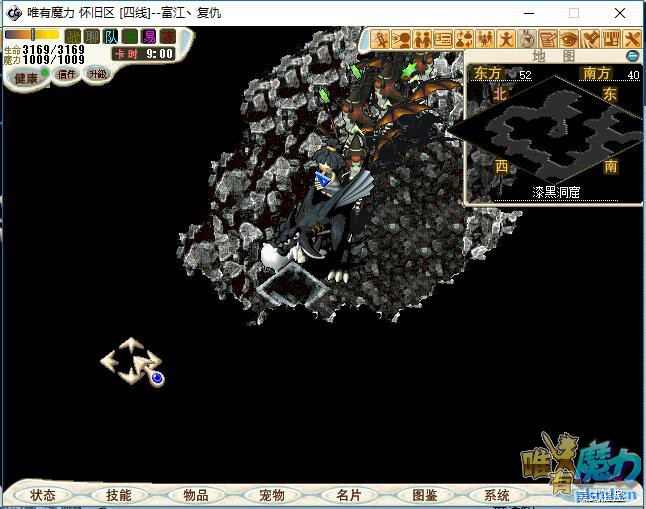Screen dimensions: 646x509
Task: Click the 健康 health status button
Action: click(25, 78)
